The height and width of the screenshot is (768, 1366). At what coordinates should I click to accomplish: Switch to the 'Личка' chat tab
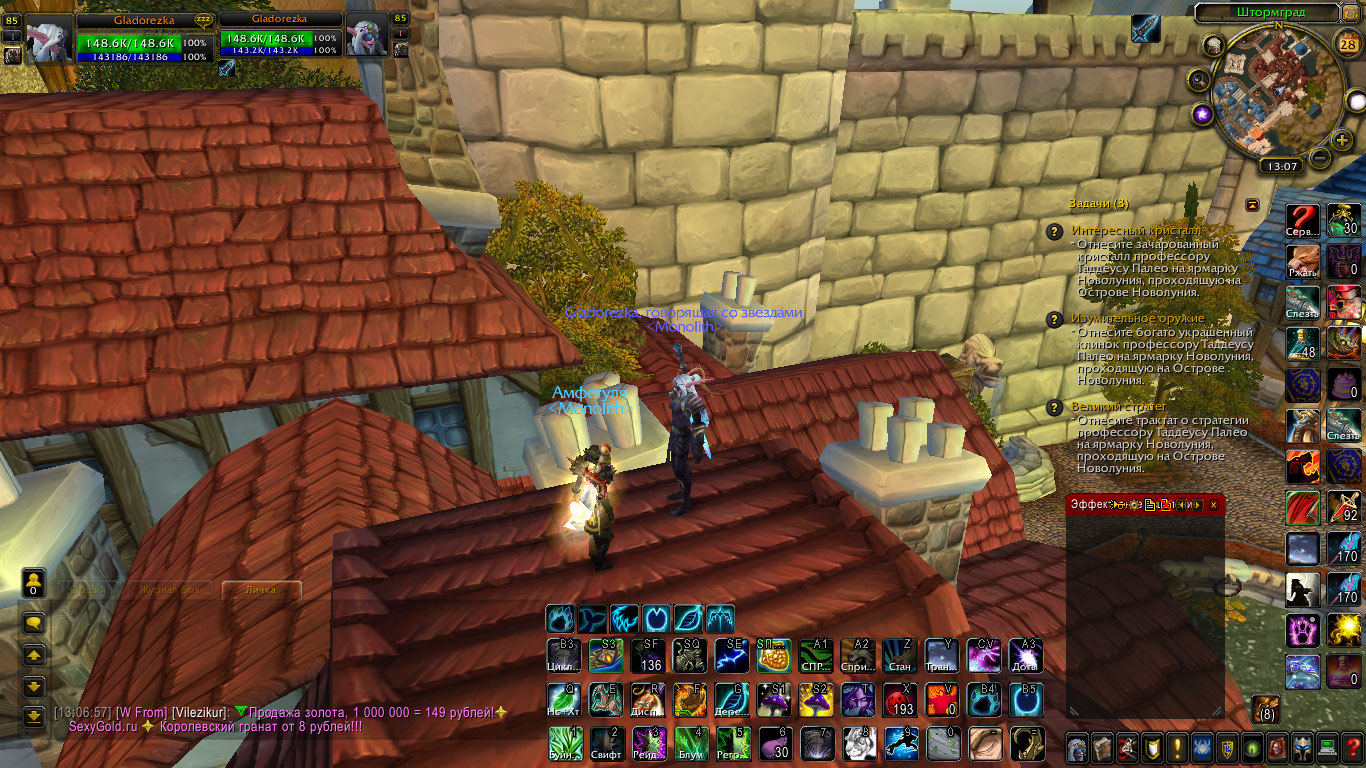261,590
